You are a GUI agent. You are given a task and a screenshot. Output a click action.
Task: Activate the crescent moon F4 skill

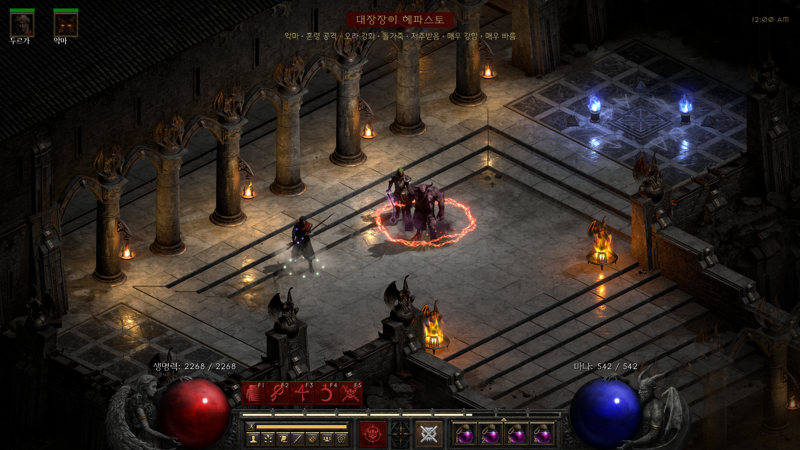point(326,393)
